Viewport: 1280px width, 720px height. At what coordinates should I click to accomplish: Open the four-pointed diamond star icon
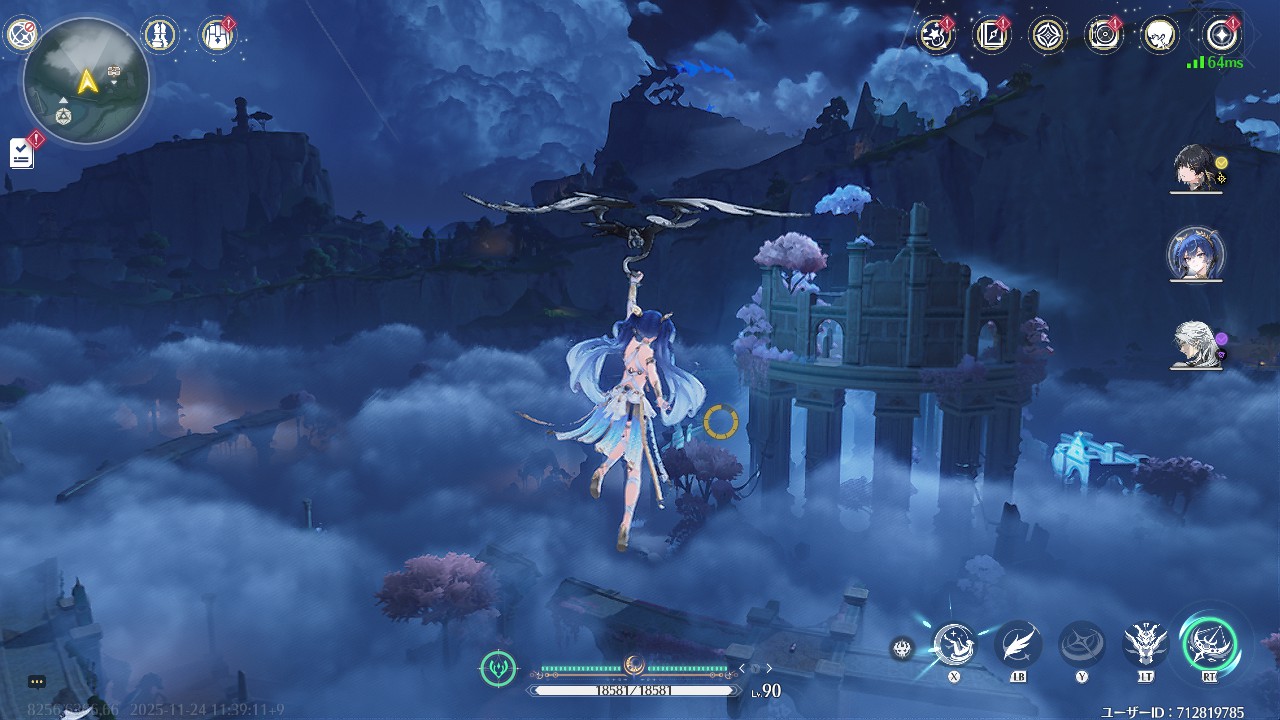[x=1048, y=35]
